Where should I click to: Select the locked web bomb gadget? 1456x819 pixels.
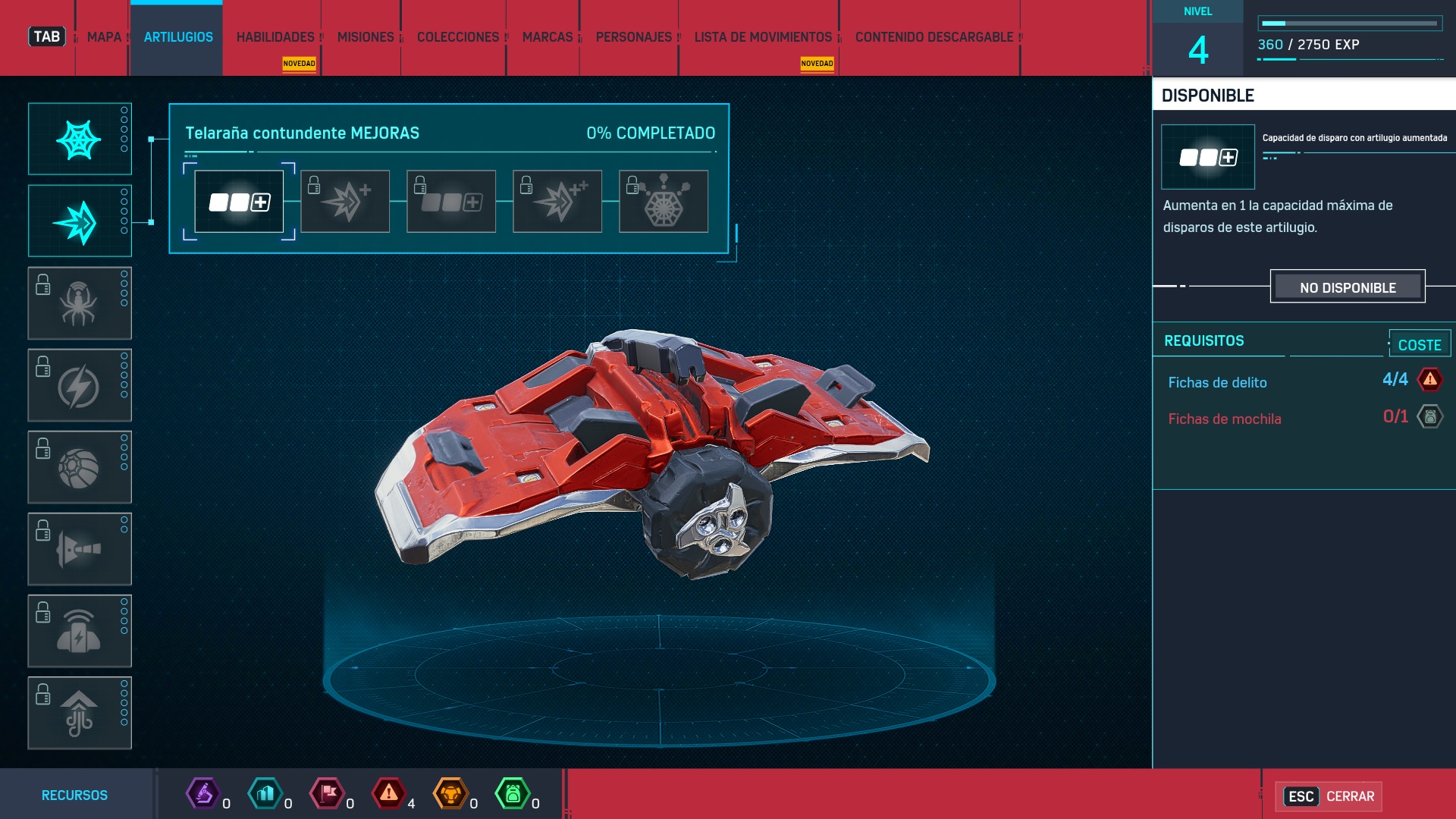click(x=80, y=467)
